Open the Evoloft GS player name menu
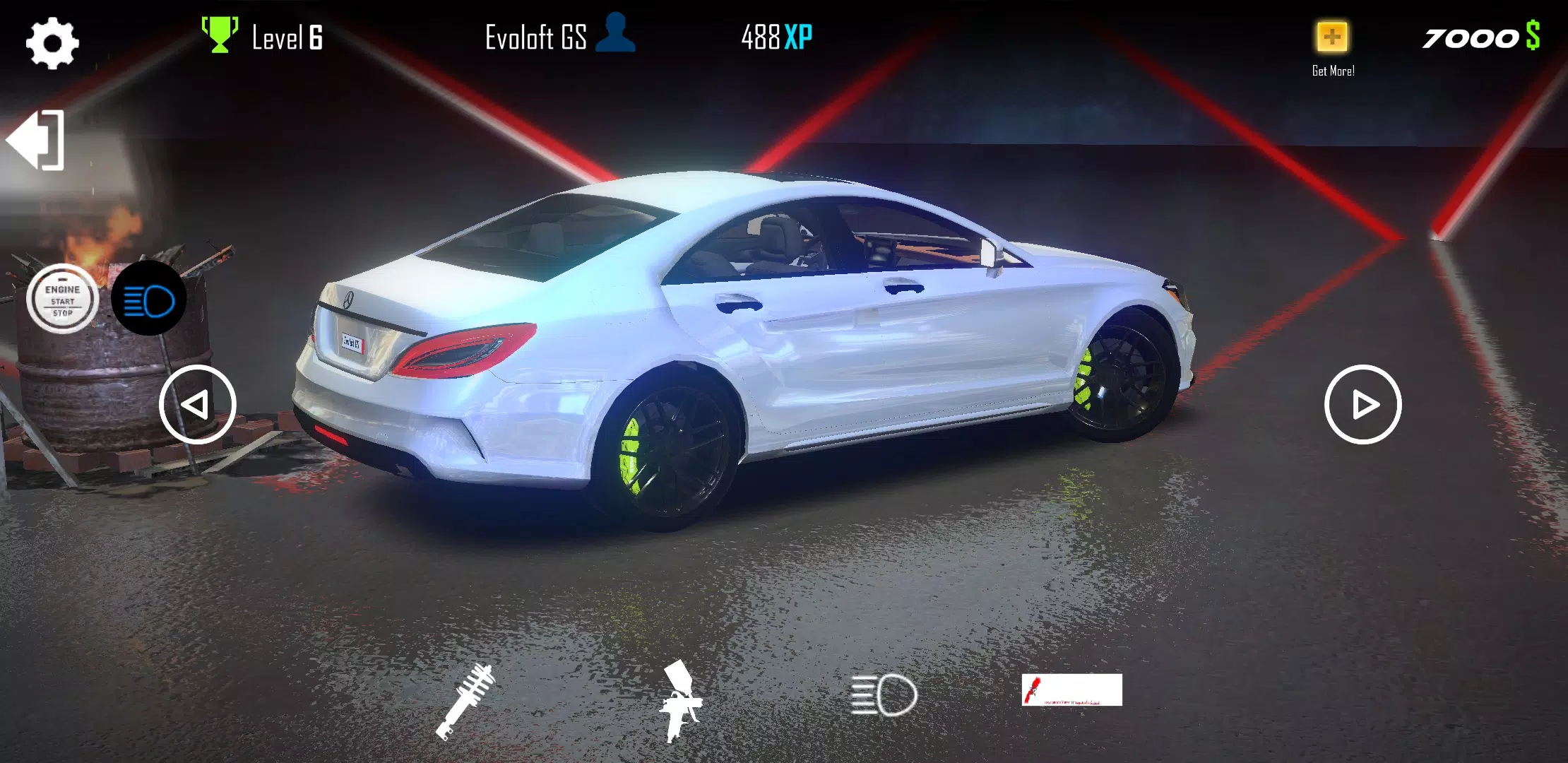 click(x=537, y=37)
